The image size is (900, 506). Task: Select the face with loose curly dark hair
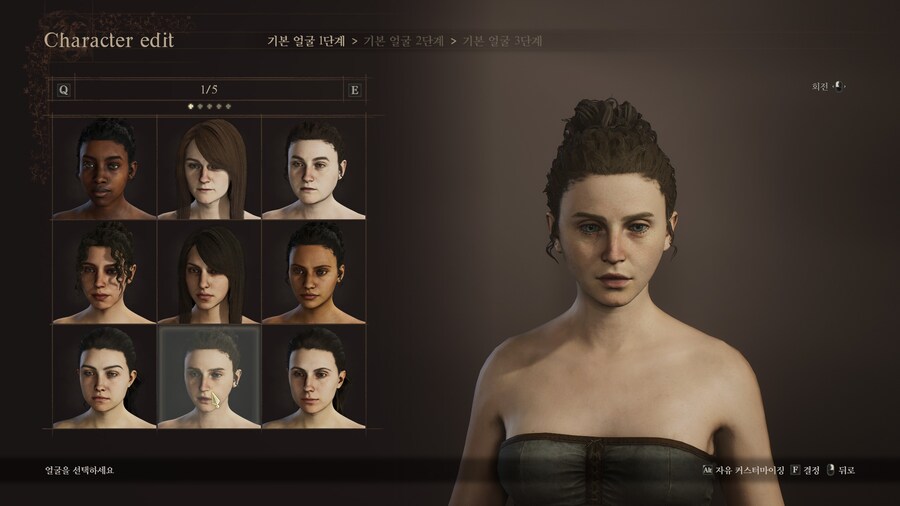click(x=104, y=272)
